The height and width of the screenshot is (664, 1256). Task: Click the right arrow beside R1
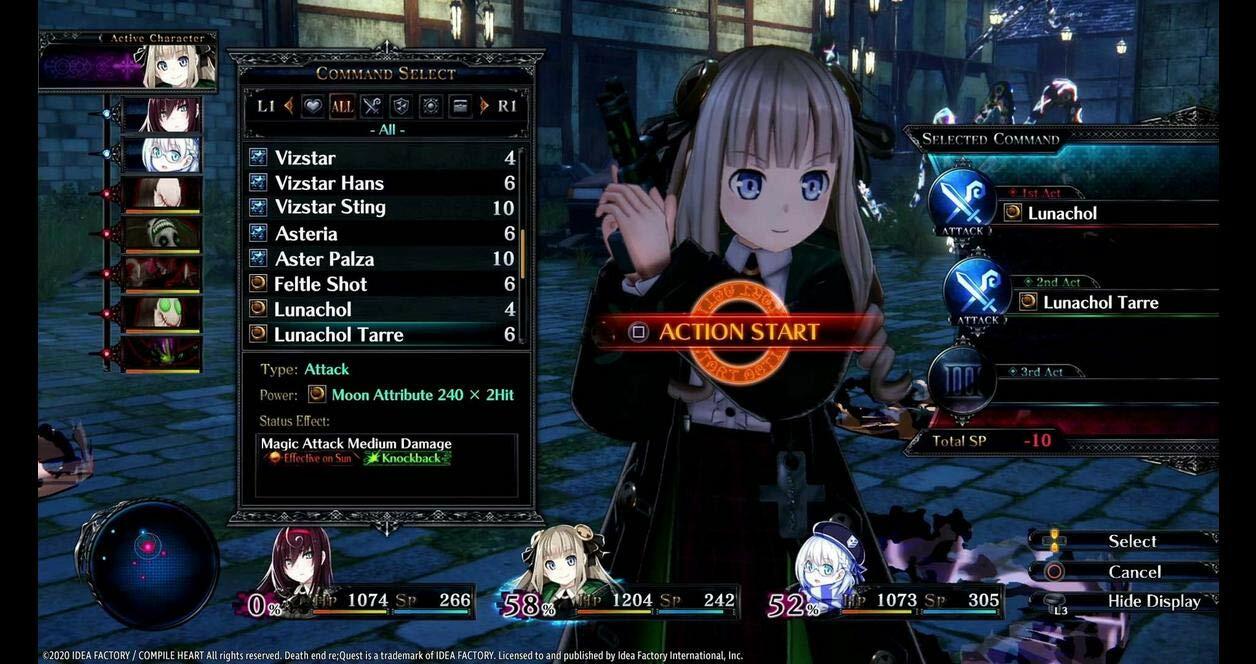tap(485, 106)
